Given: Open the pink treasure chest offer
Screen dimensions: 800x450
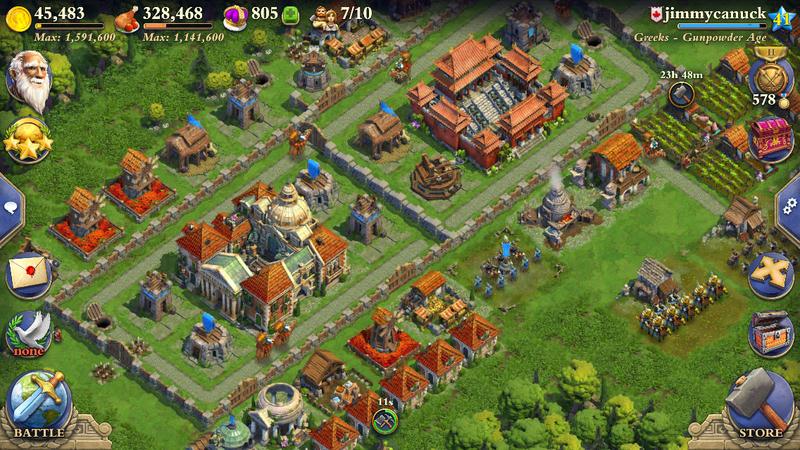Looking at the screenshot, I should tap(769, 136).
